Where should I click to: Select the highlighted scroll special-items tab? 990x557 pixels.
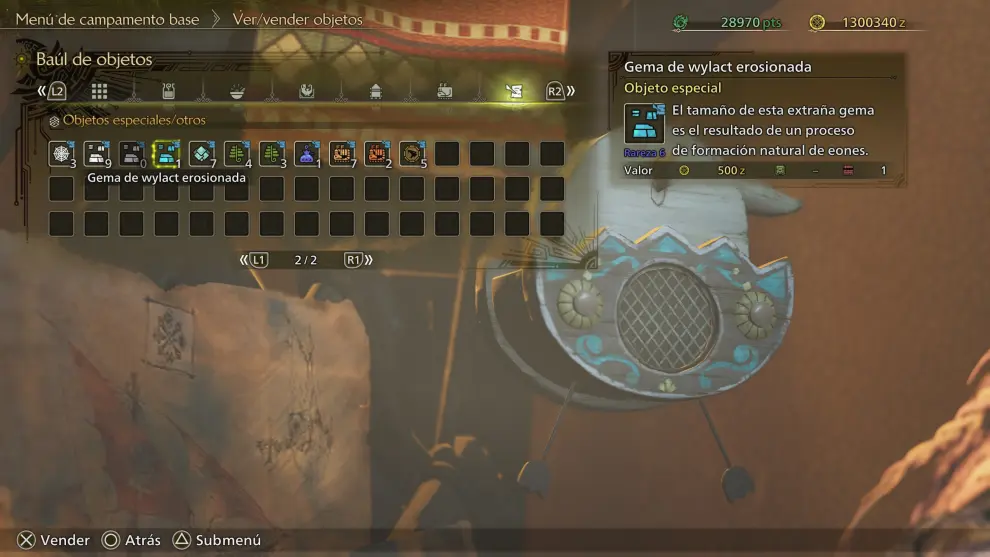pos(513,91)
